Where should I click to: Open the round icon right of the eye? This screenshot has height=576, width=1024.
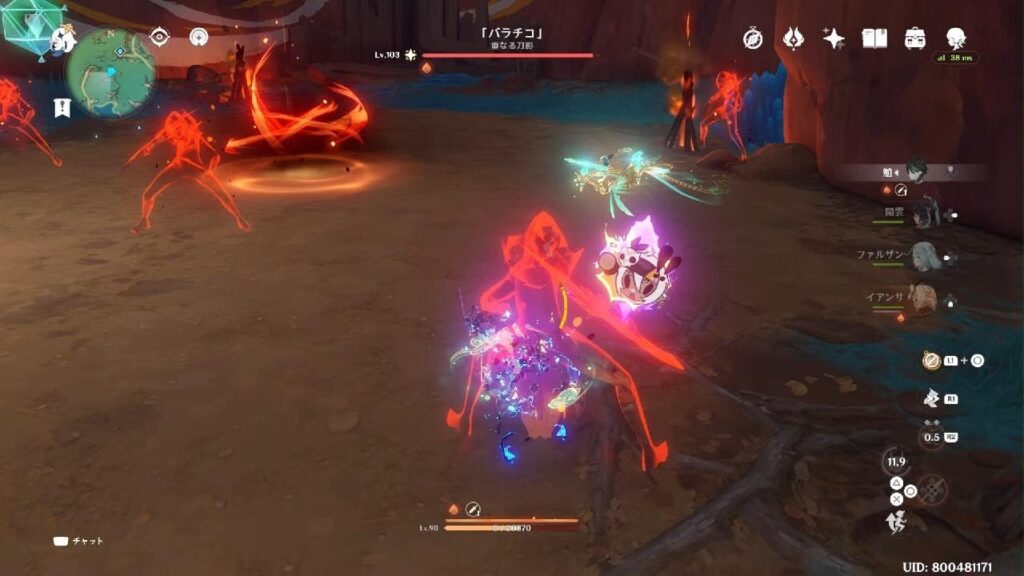[198, 37]
